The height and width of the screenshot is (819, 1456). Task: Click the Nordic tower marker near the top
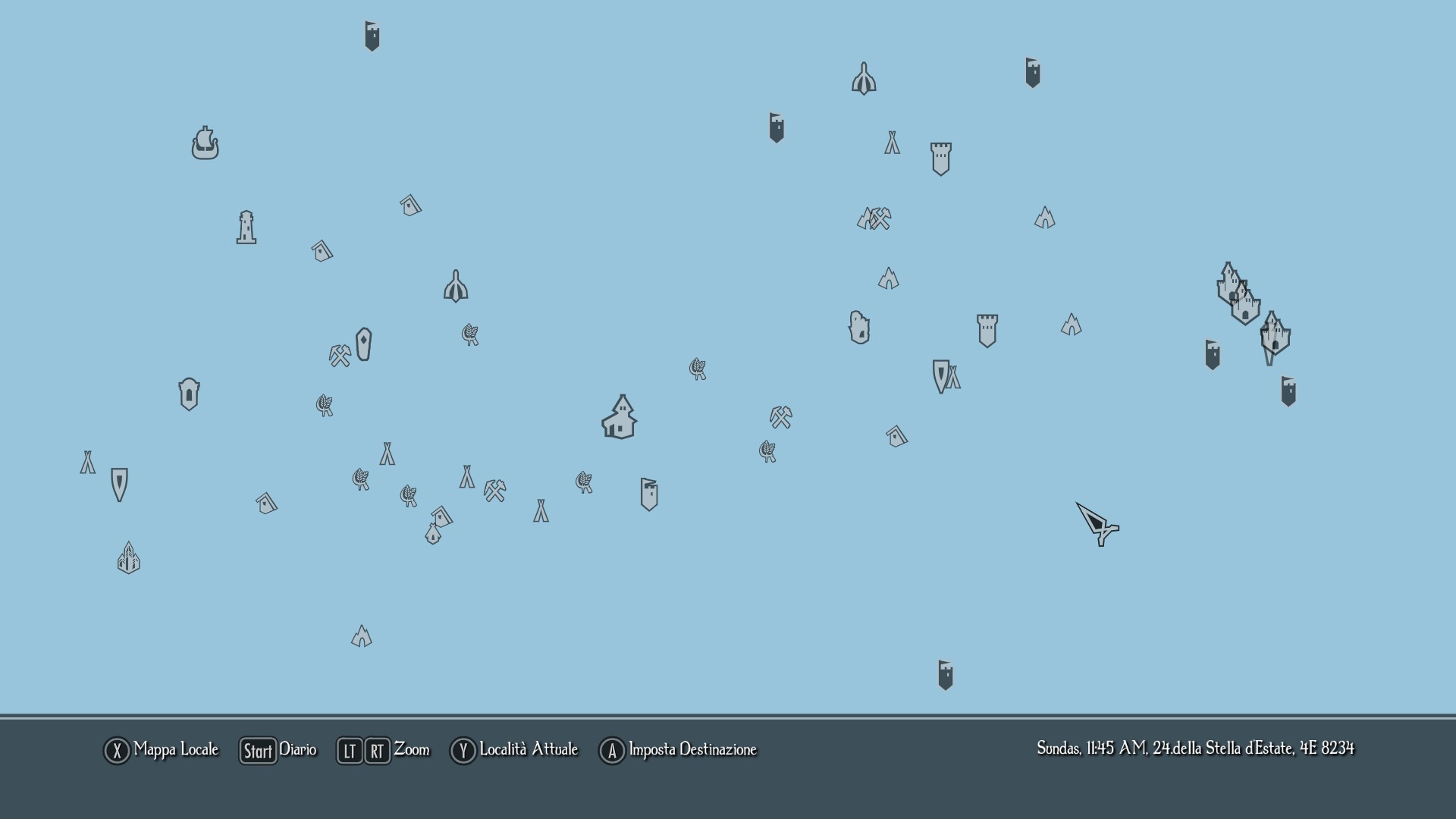pos(941,158)
